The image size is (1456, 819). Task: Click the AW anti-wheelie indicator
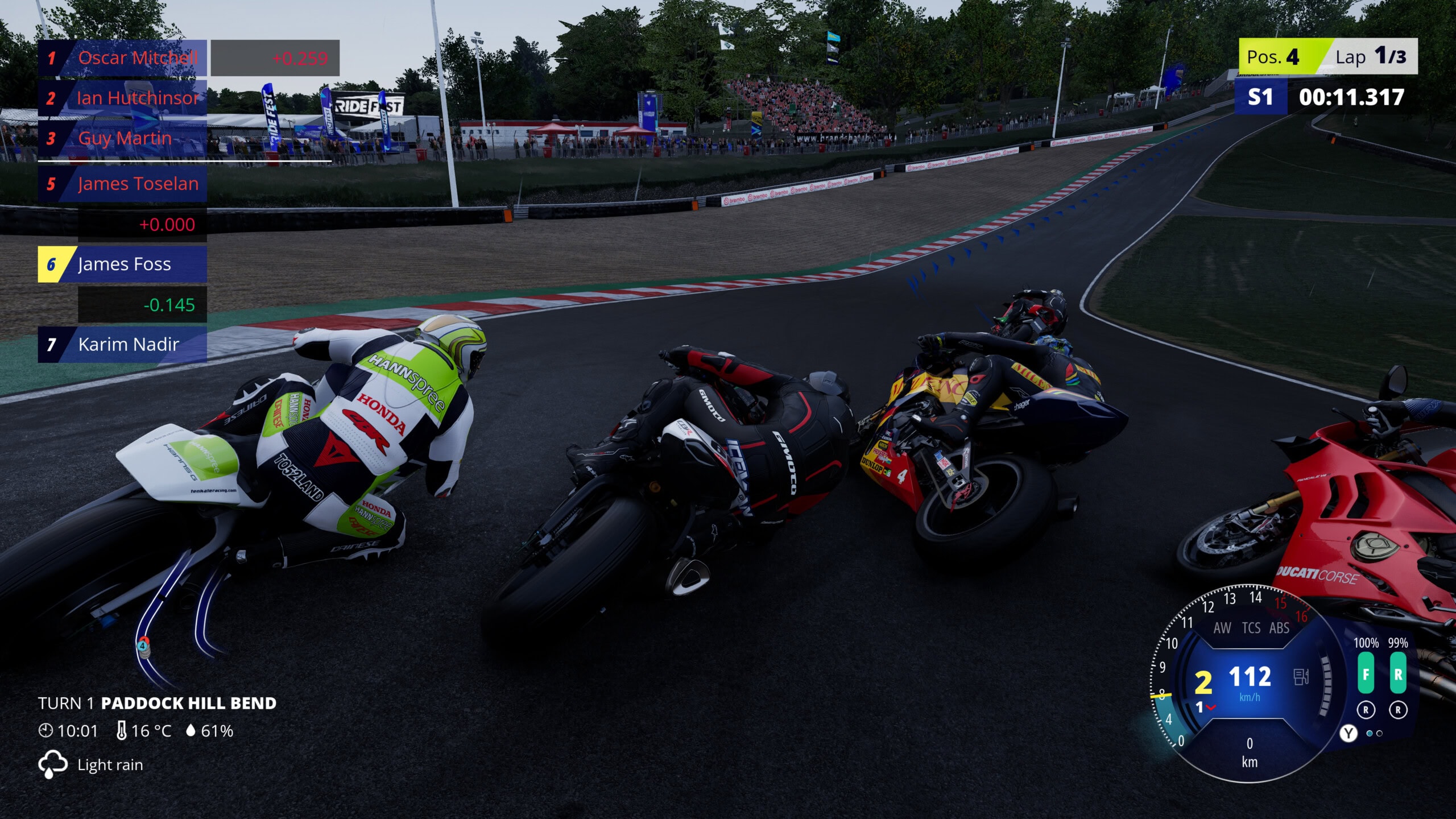coord(1222,628)
